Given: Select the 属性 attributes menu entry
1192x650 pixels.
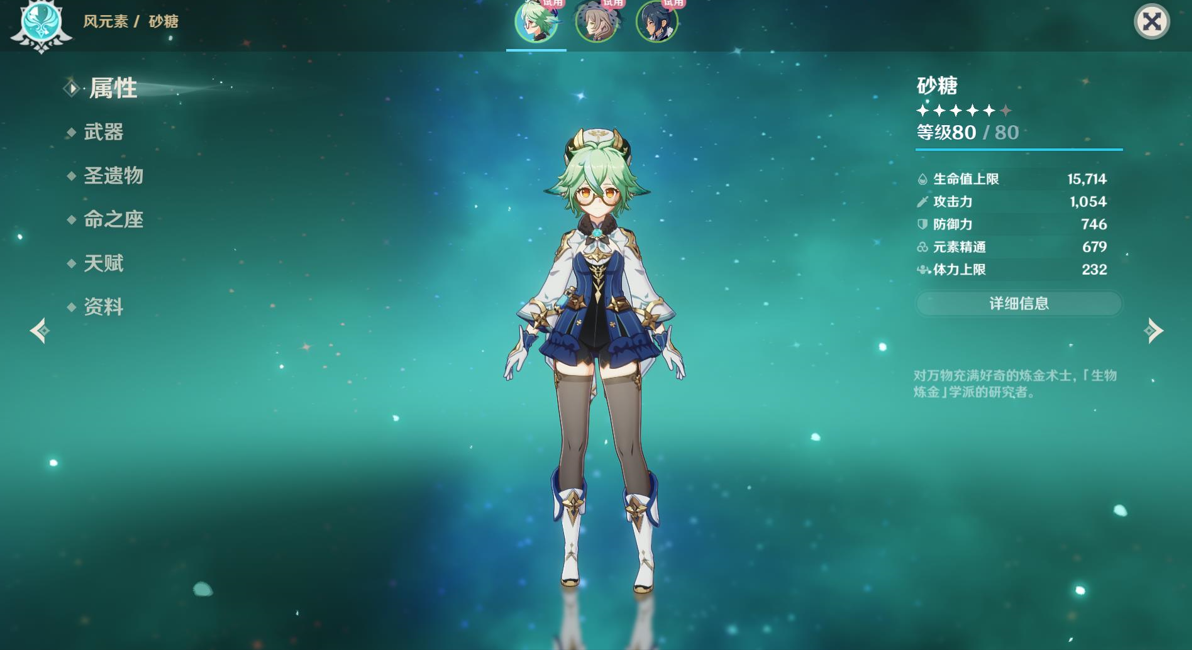Looking at the screenshot, I should pos(112,88).
